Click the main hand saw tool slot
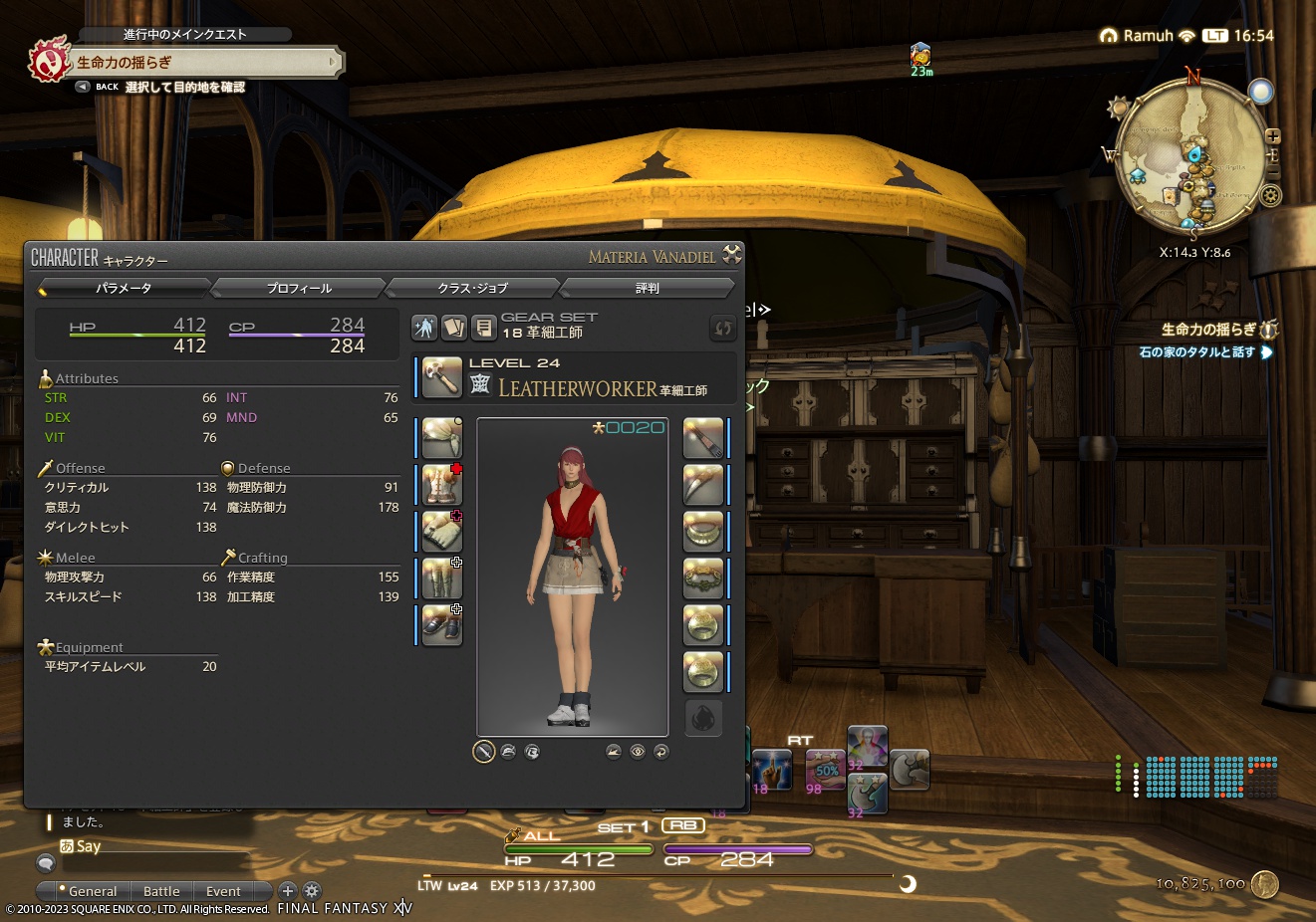This screenshot has height=922, width=1316. pyautogui.click(x=702, y=438)
